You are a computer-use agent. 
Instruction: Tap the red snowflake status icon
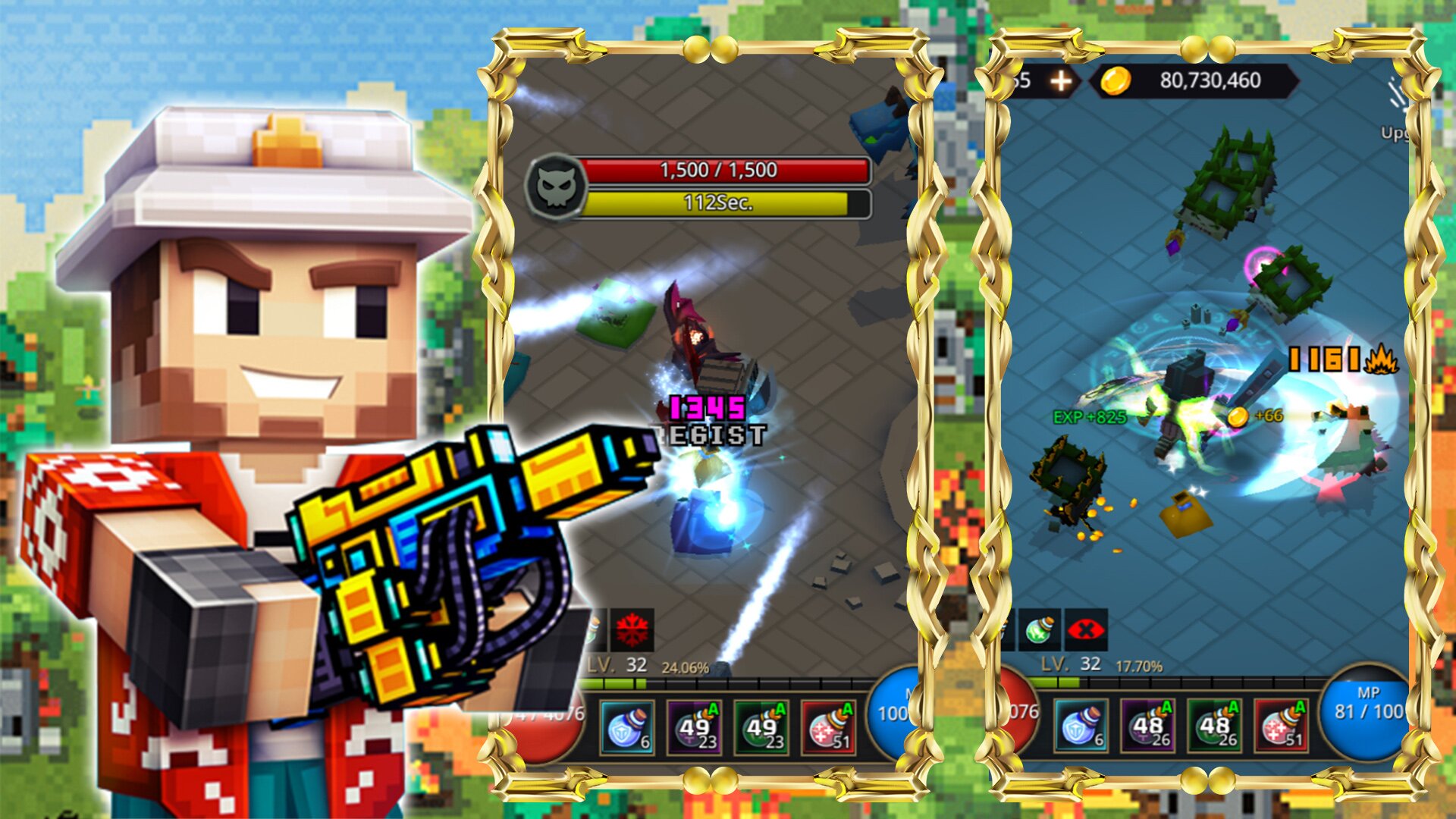pos(632,629)
